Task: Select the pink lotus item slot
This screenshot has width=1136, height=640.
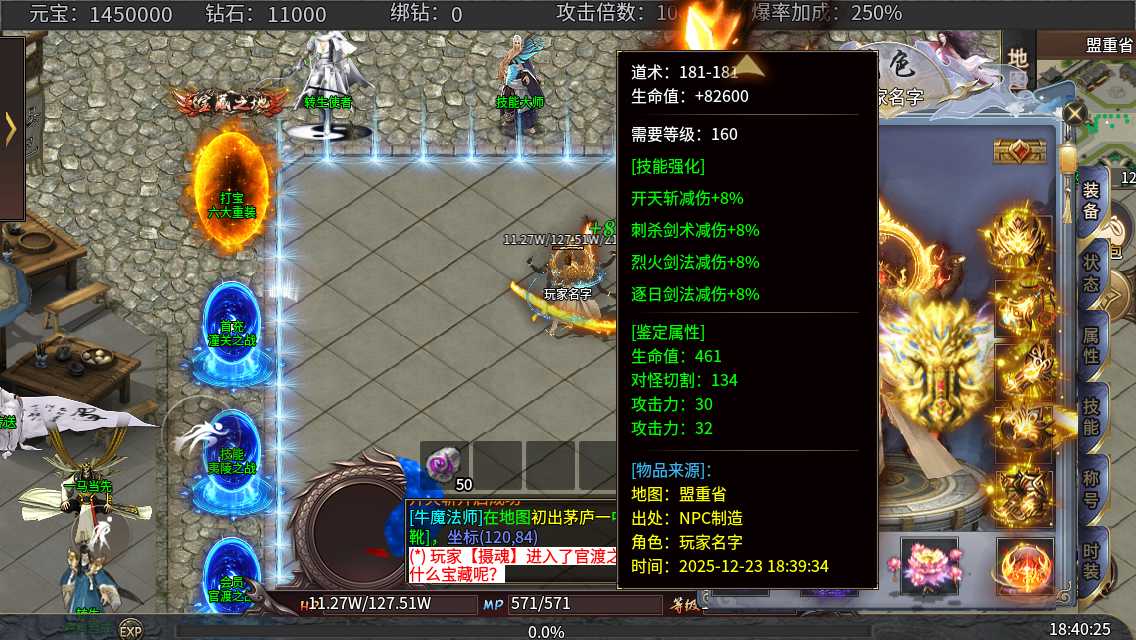Action: click(x=929, y=565)
